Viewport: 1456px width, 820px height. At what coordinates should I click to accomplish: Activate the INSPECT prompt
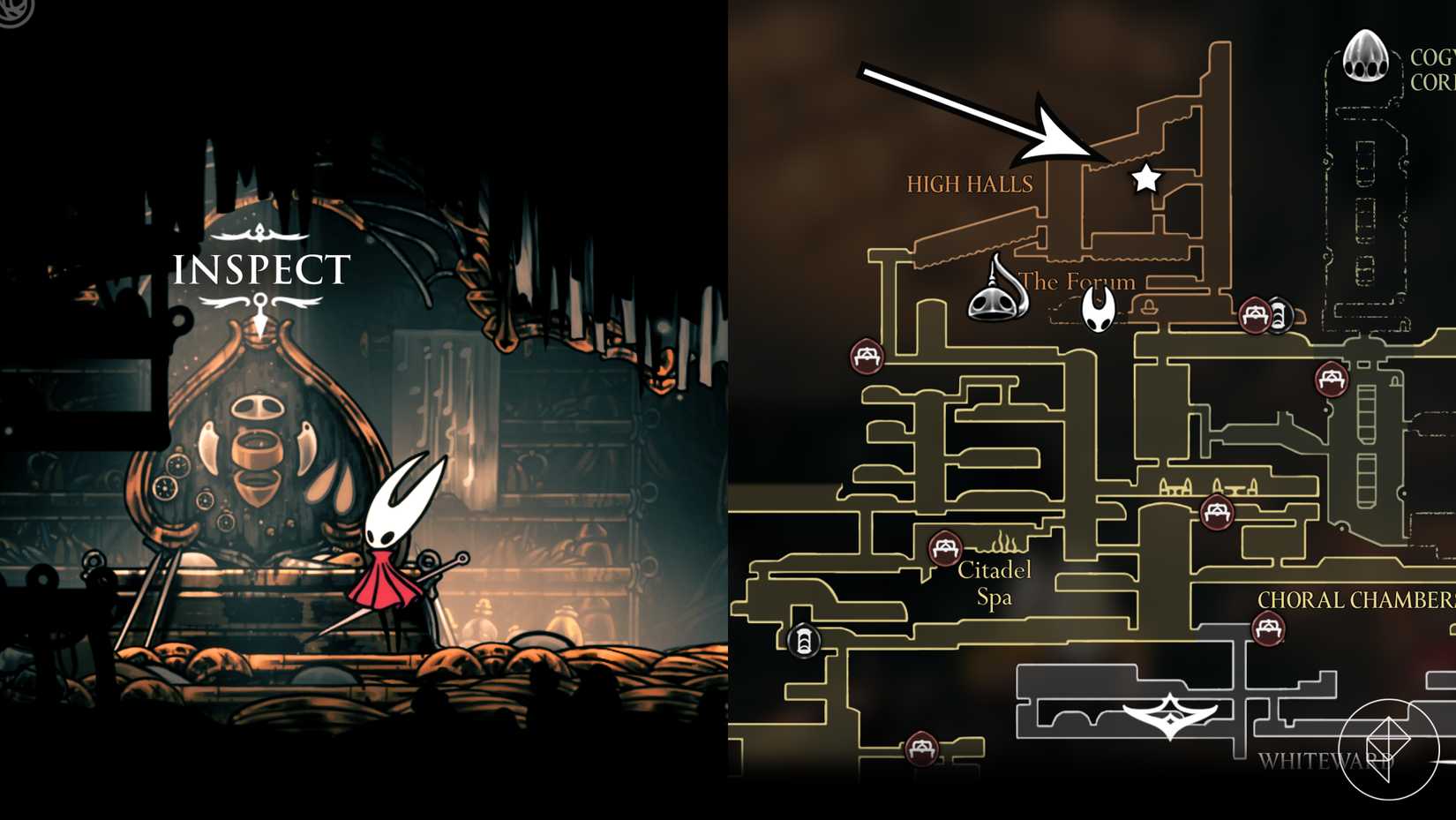pyautogui.click(x=259, y=267)
